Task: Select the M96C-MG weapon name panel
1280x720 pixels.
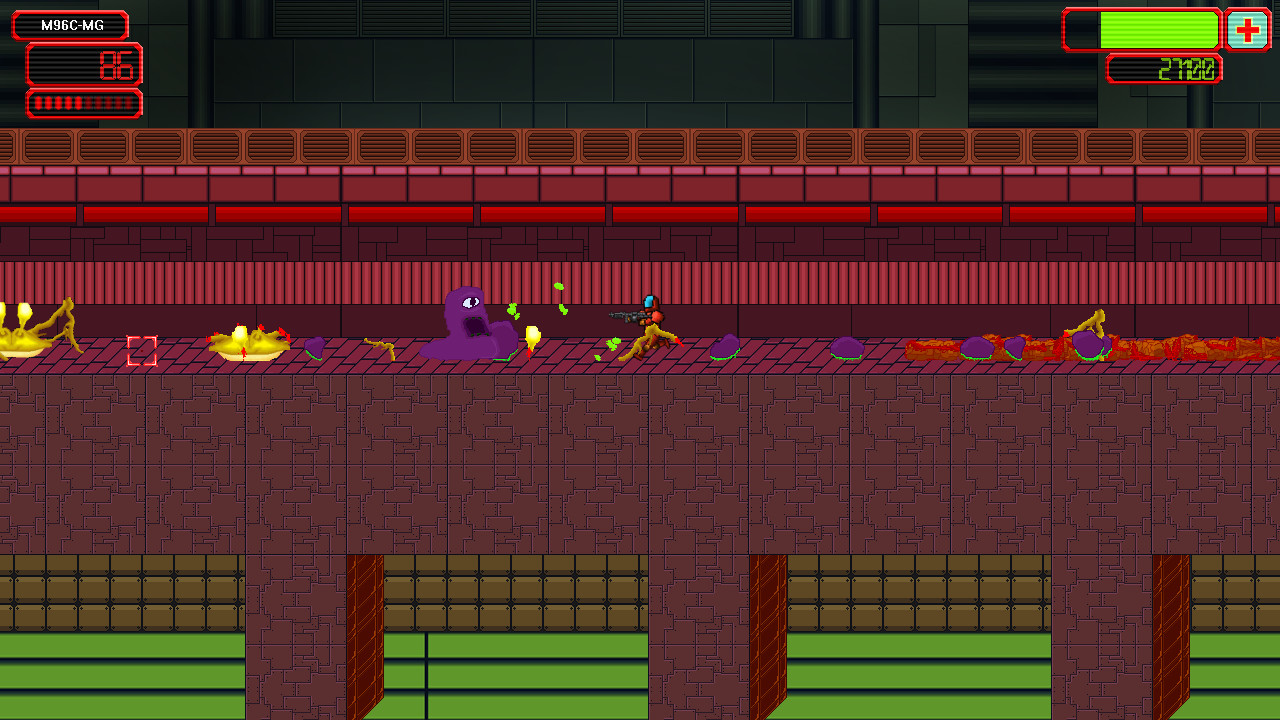Action: click(69, 24)
